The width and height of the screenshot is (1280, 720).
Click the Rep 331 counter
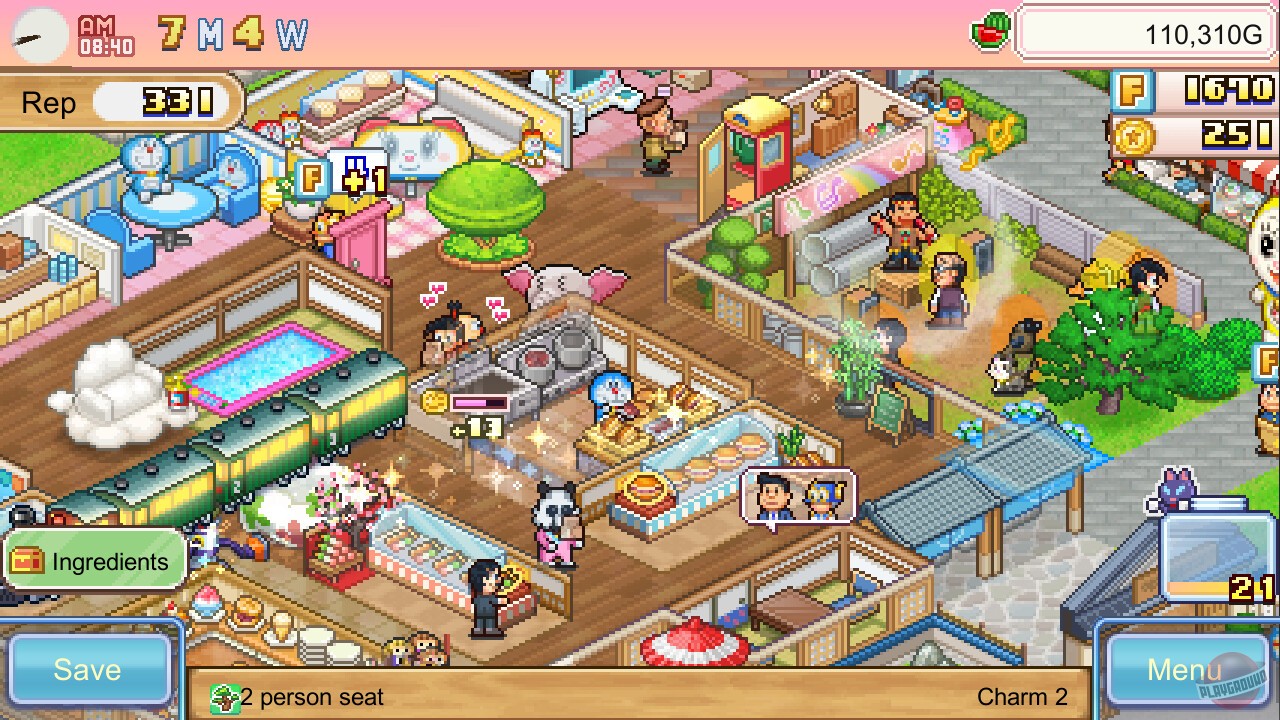tap(120, 102)
